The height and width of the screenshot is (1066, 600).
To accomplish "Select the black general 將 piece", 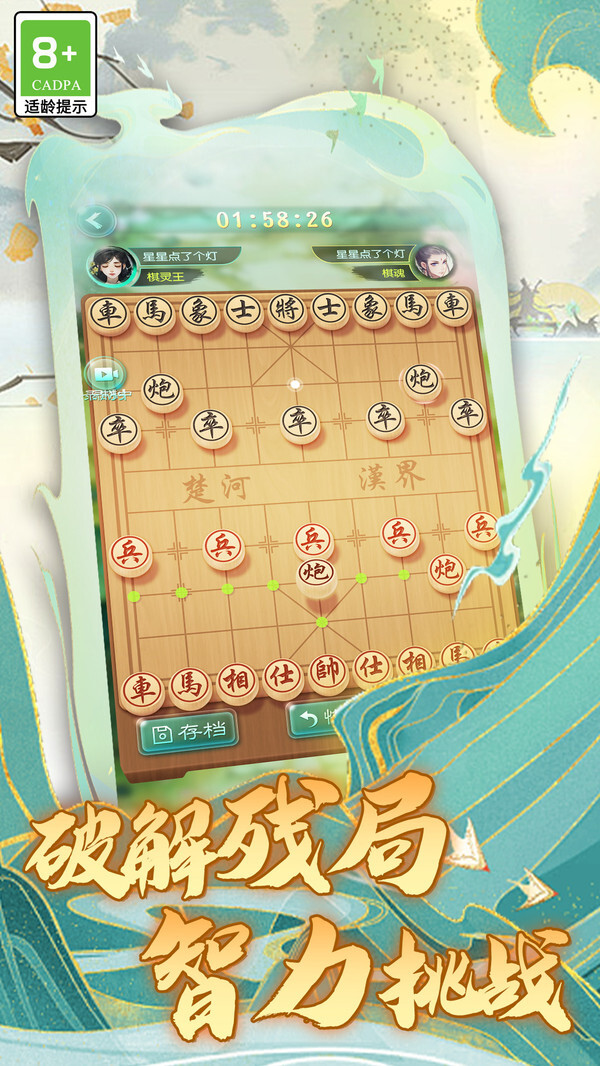I will pyautogui.click(x=285, y=311).
